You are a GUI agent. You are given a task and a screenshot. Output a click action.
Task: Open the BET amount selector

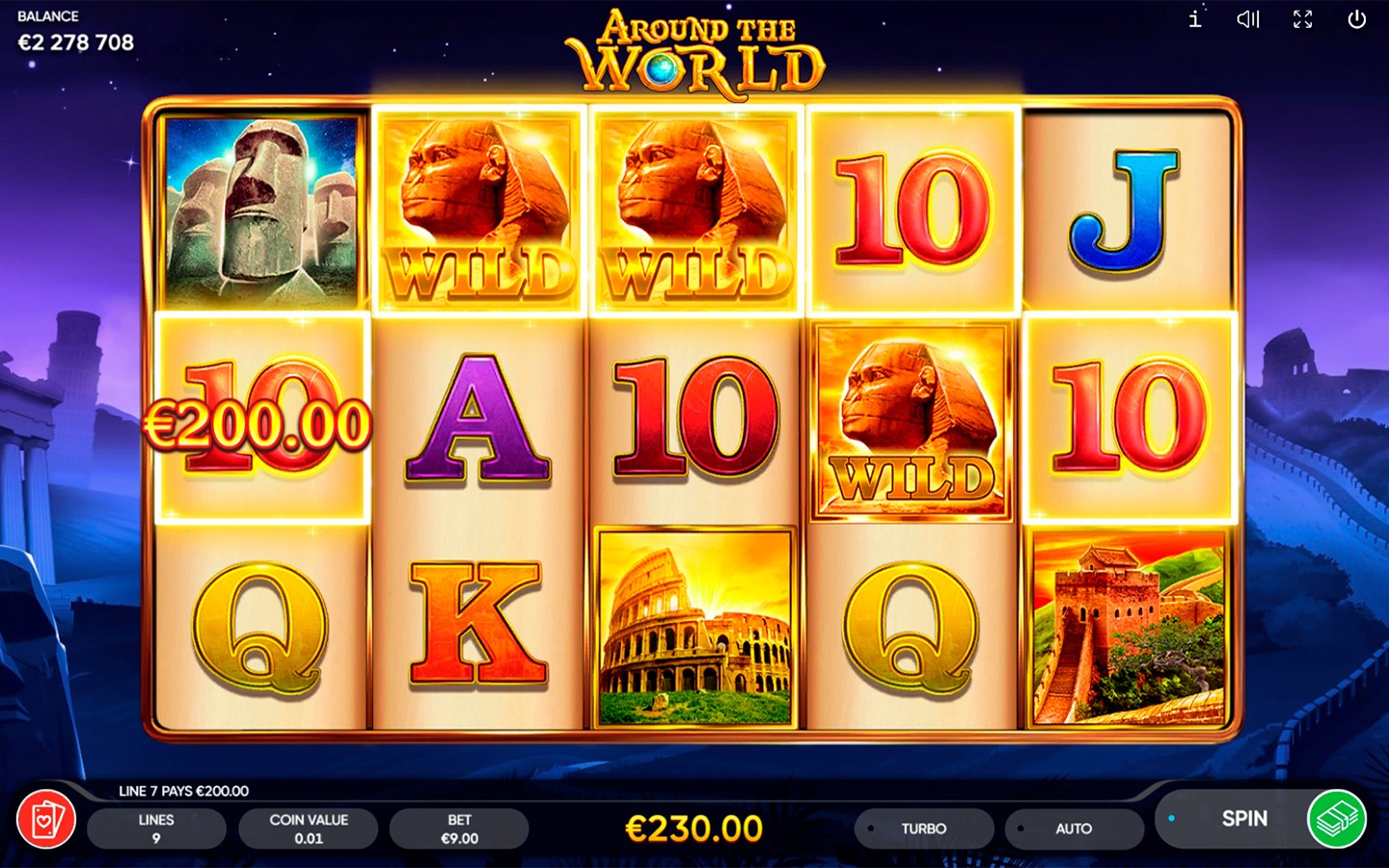(x=459, y=828)
